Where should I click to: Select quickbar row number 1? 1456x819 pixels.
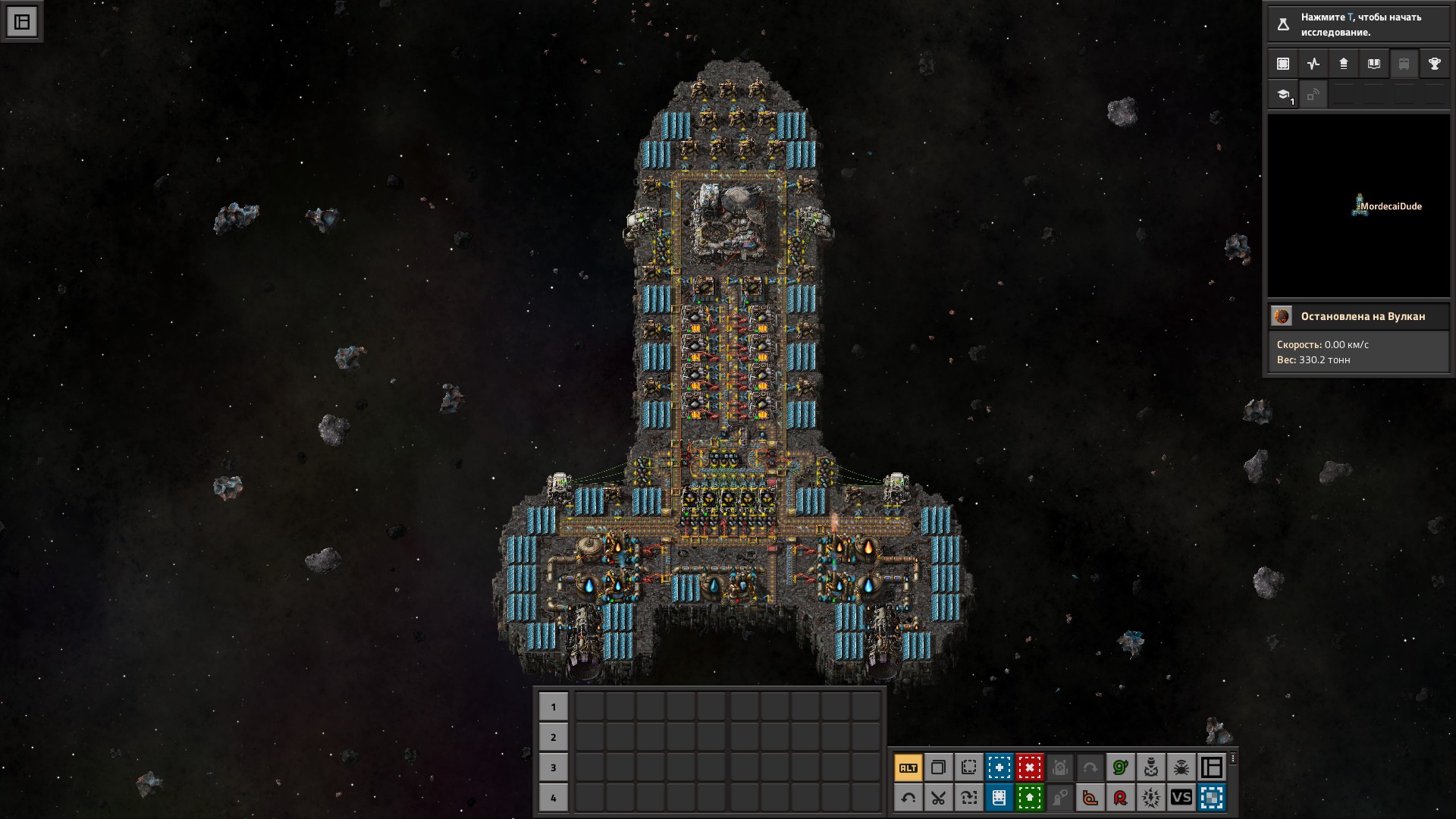click(x=553, y=707)
